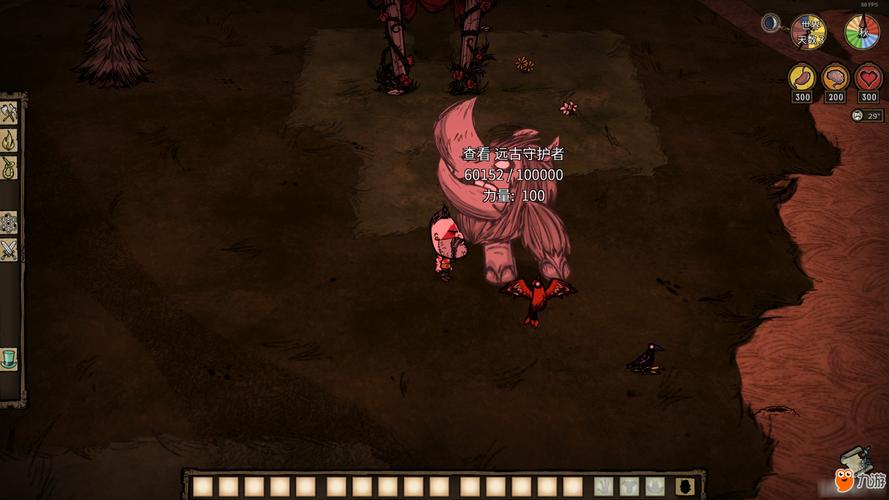Click the stomach hunger meter
Viewport: 889px width, 500px height.
click(x=802, y=77)
